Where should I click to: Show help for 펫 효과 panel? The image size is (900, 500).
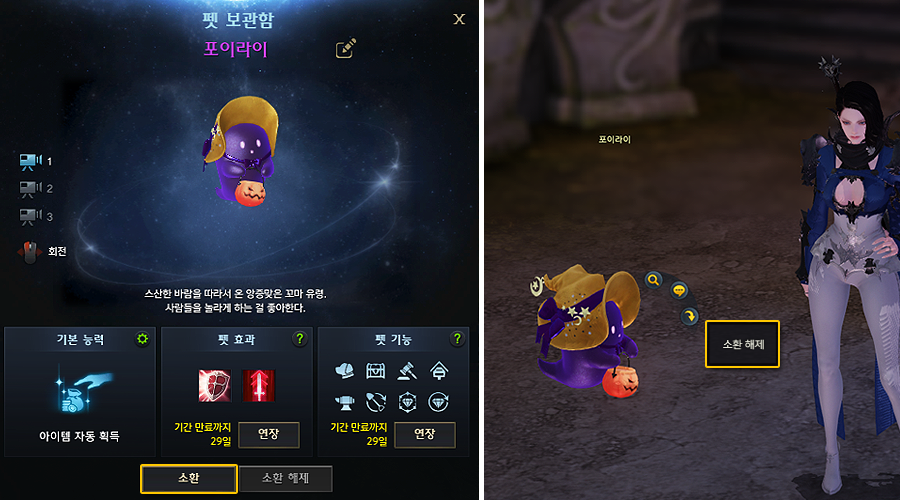299,340
